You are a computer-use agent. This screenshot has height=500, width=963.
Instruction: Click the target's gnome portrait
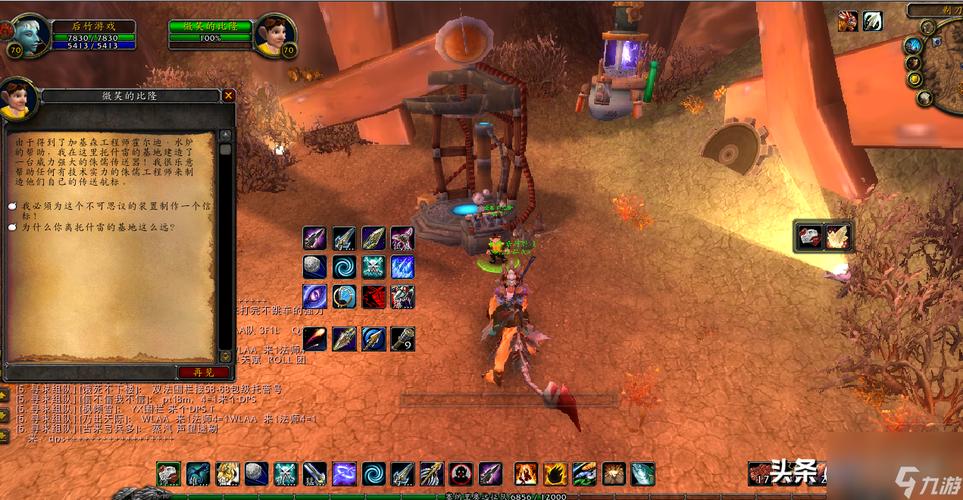coord(273,37)
